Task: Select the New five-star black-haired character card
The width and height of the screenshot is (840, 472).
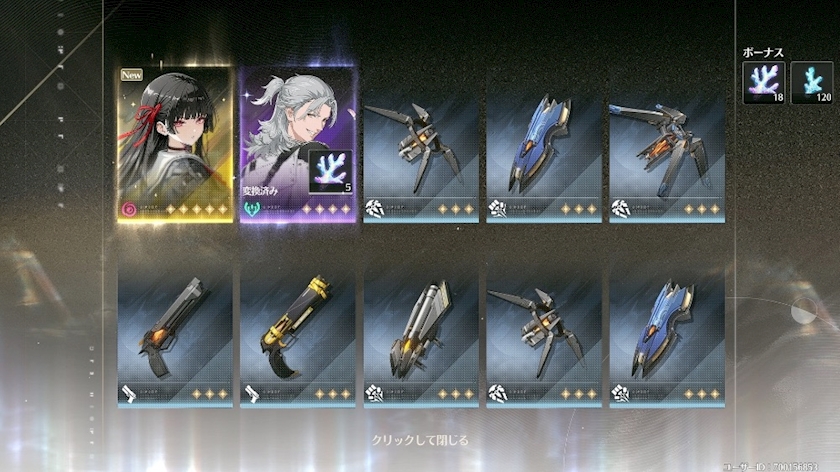Action: 175,145
